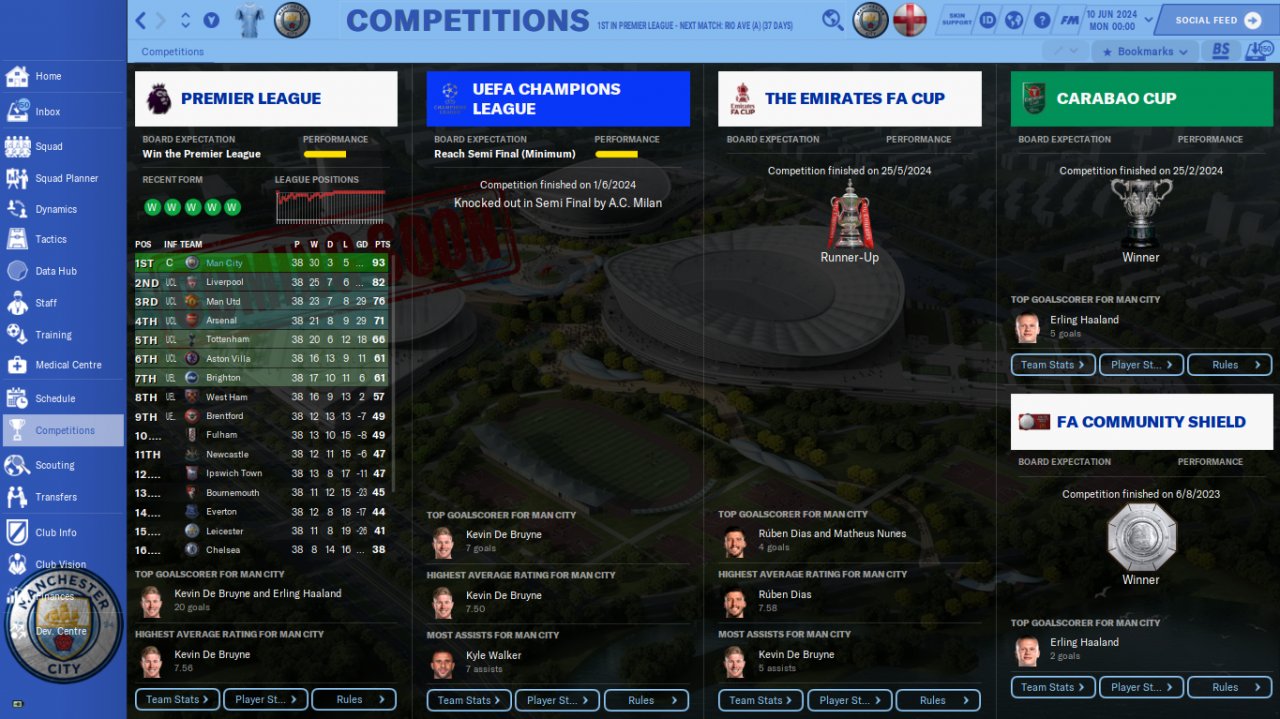Select Transfers in the sidebar

(55, 496)
